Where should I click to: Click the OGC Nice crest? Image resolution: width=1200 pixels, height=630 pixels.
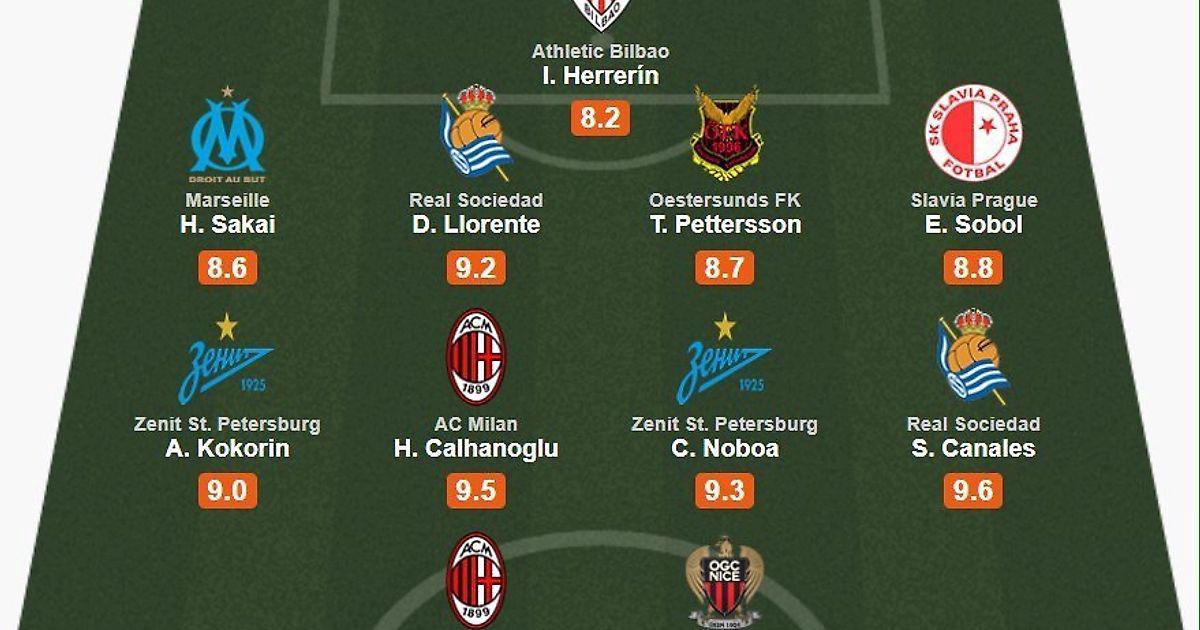pos(725,582)
